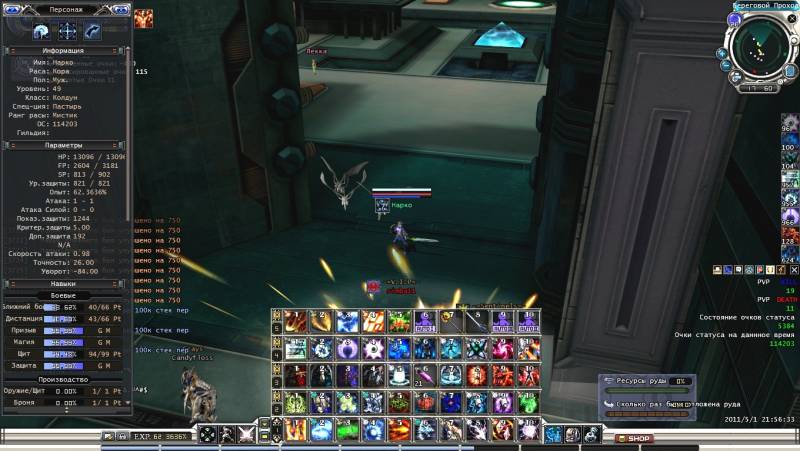The image size is (800, 451).
Task: Select the helmet icon tab in Персонаж panel
Action: point(42,31)
